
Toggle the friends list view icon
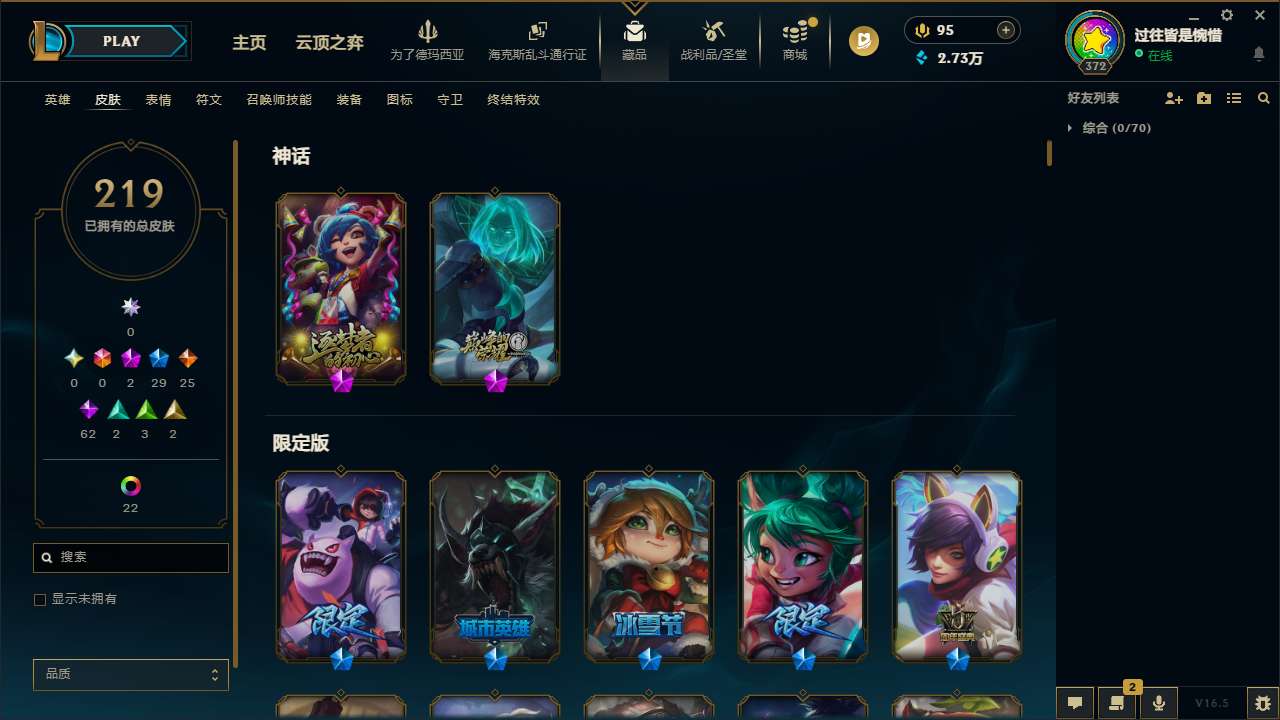pos(1234,98)
